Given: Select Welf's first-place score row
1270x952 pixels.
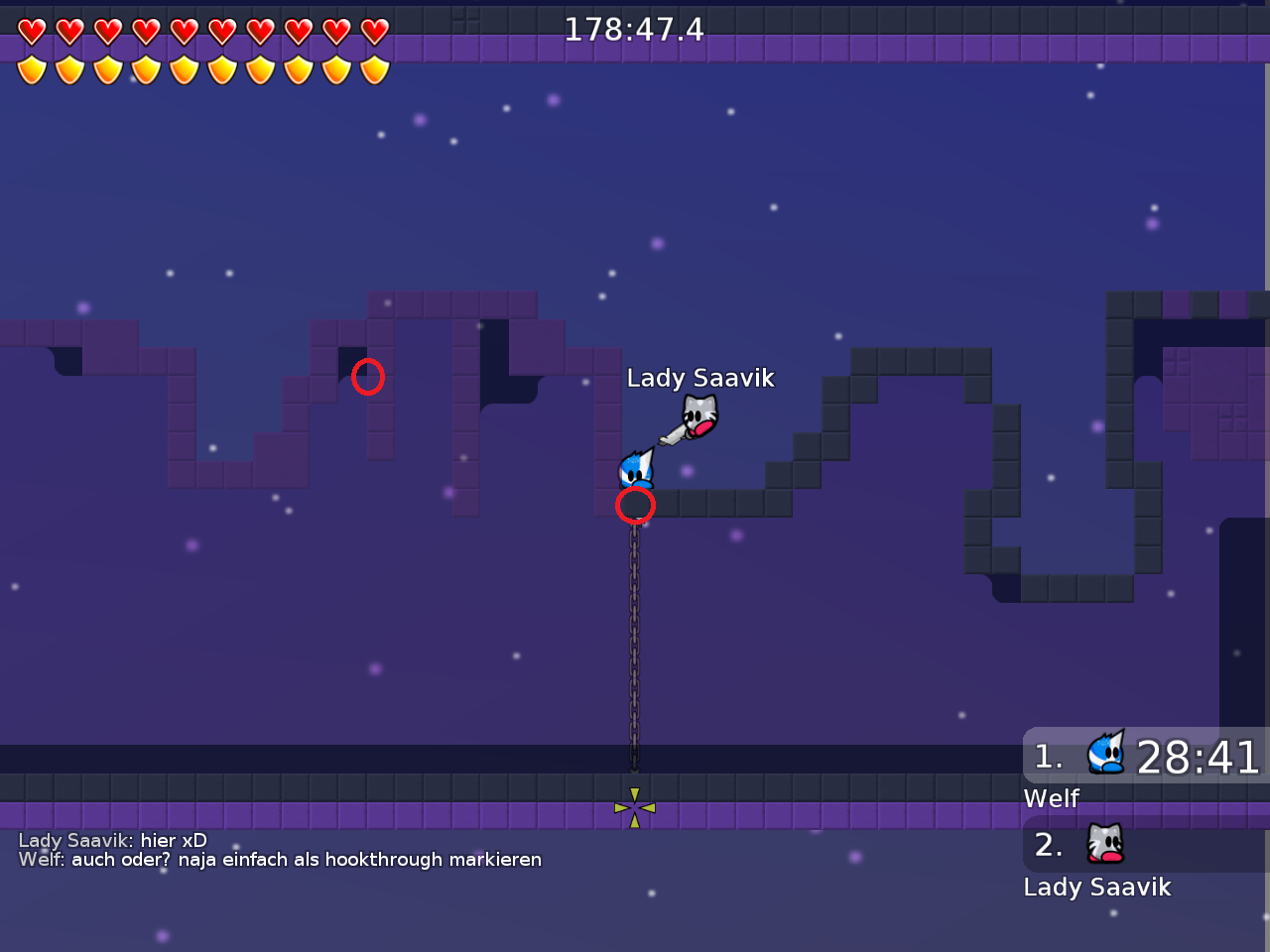Looking at the screenshot, I should pos(1146,757).
